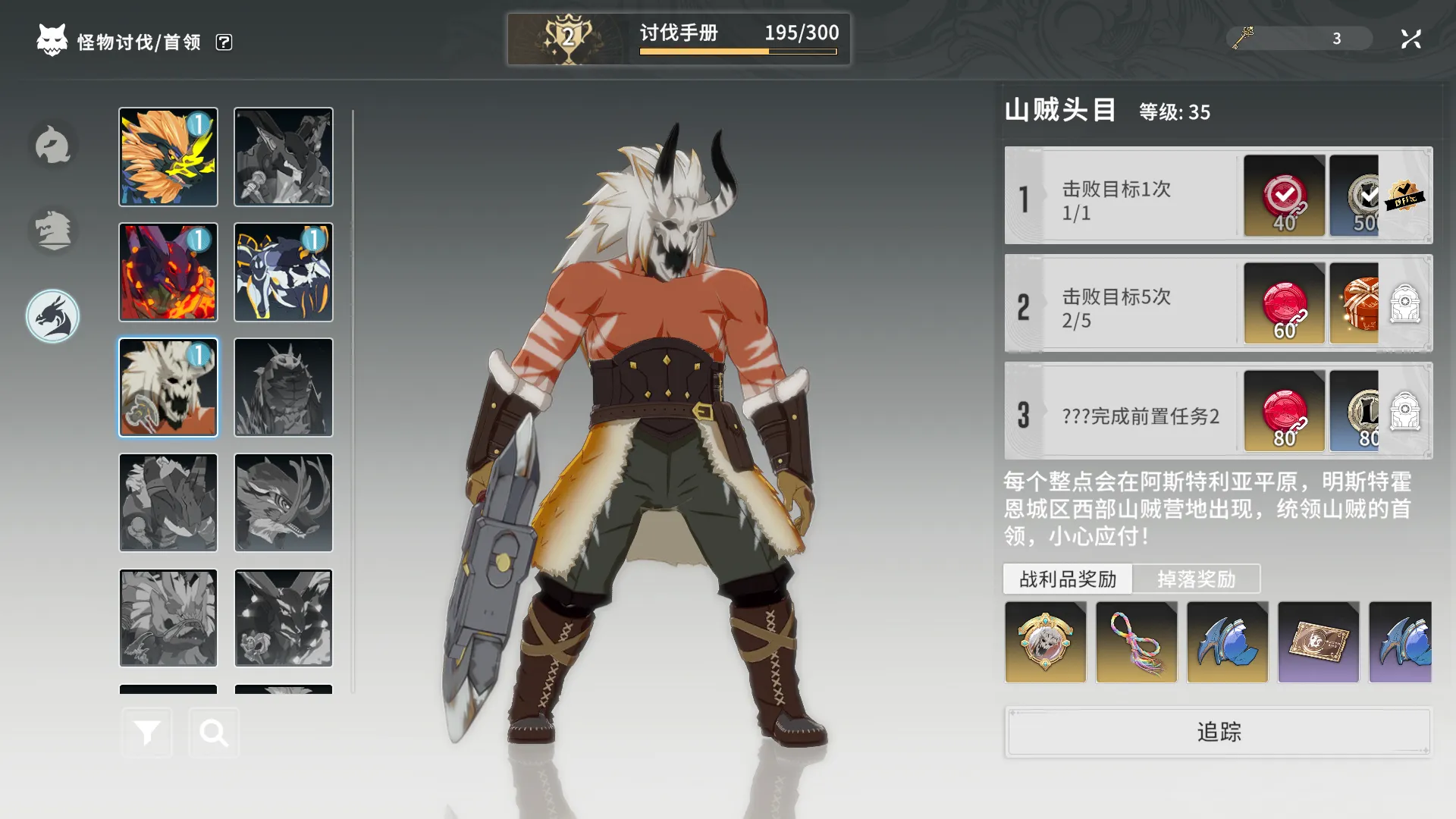1456x819 pixels.
Task: Choose the red lava monster portrait
Action: pyautogui.click(x=168, y=272)
